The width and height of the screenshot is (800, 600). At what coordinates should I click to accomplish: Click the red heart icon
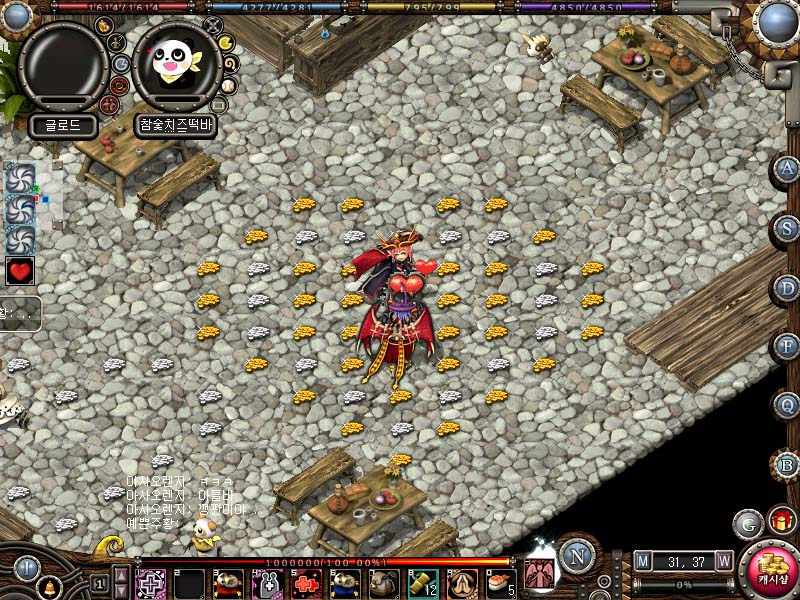(20, 270)
